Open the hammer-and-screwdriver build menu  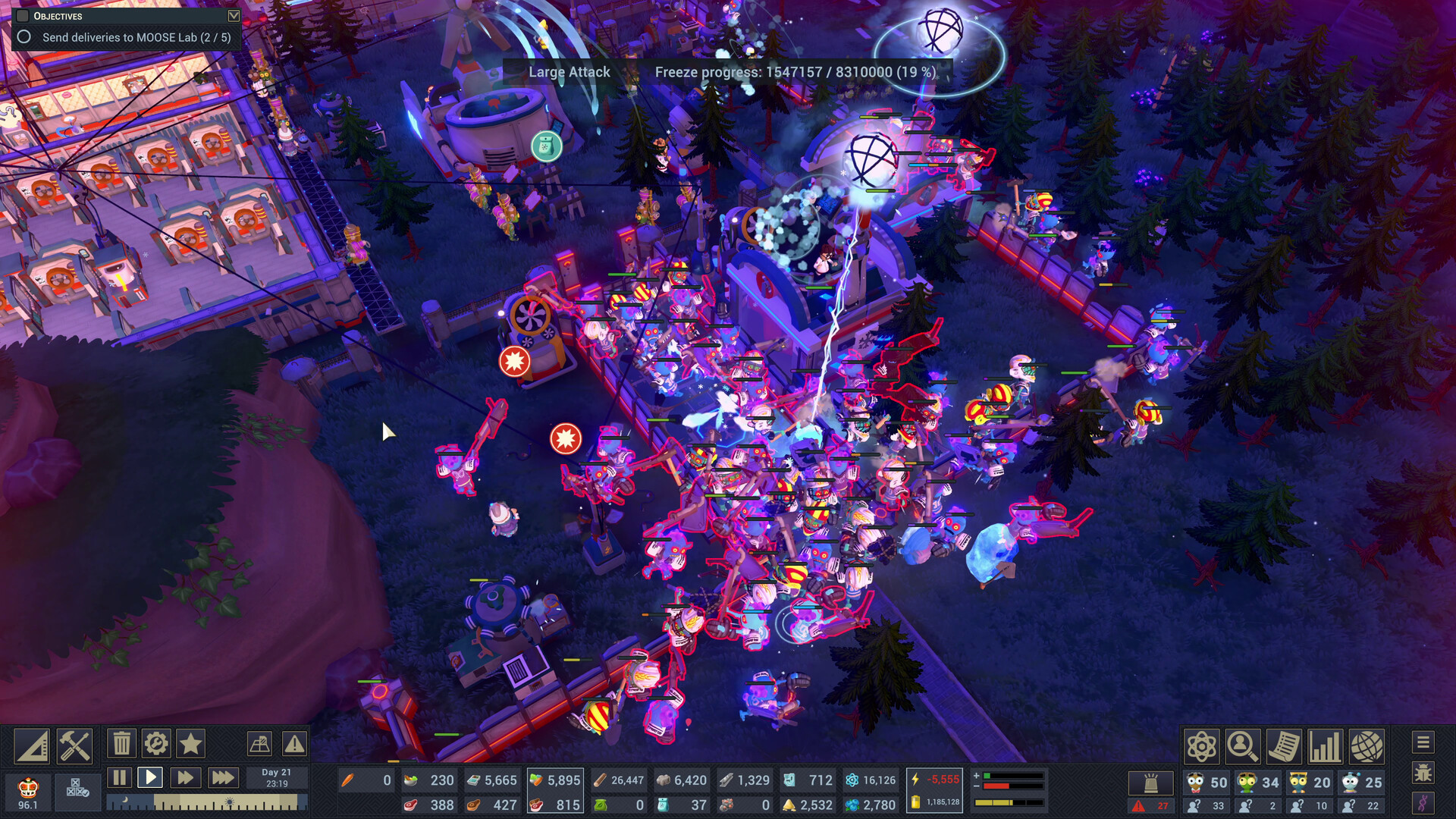click(76, 745)
